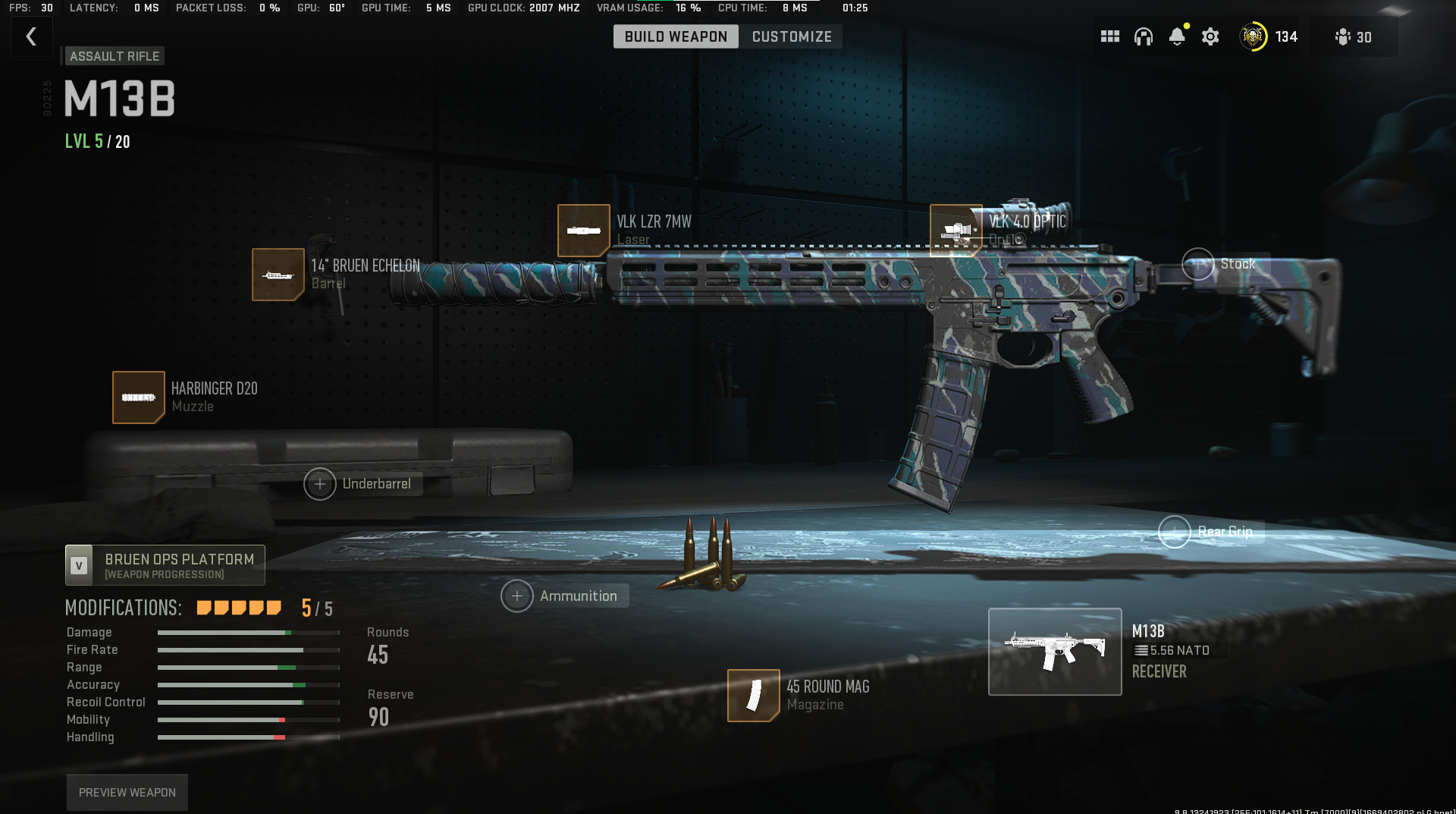Click the Modifications progress pips
1456x814 pixels.
tap(238, 608)
